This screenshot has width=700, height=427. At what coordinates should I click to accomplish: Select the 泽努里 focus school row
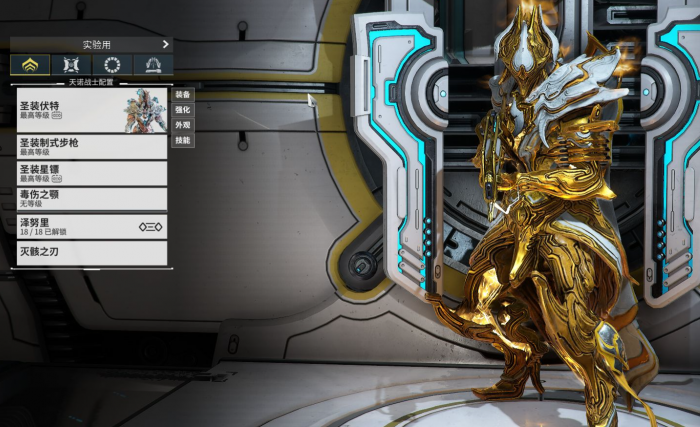[x=91, y=227]
